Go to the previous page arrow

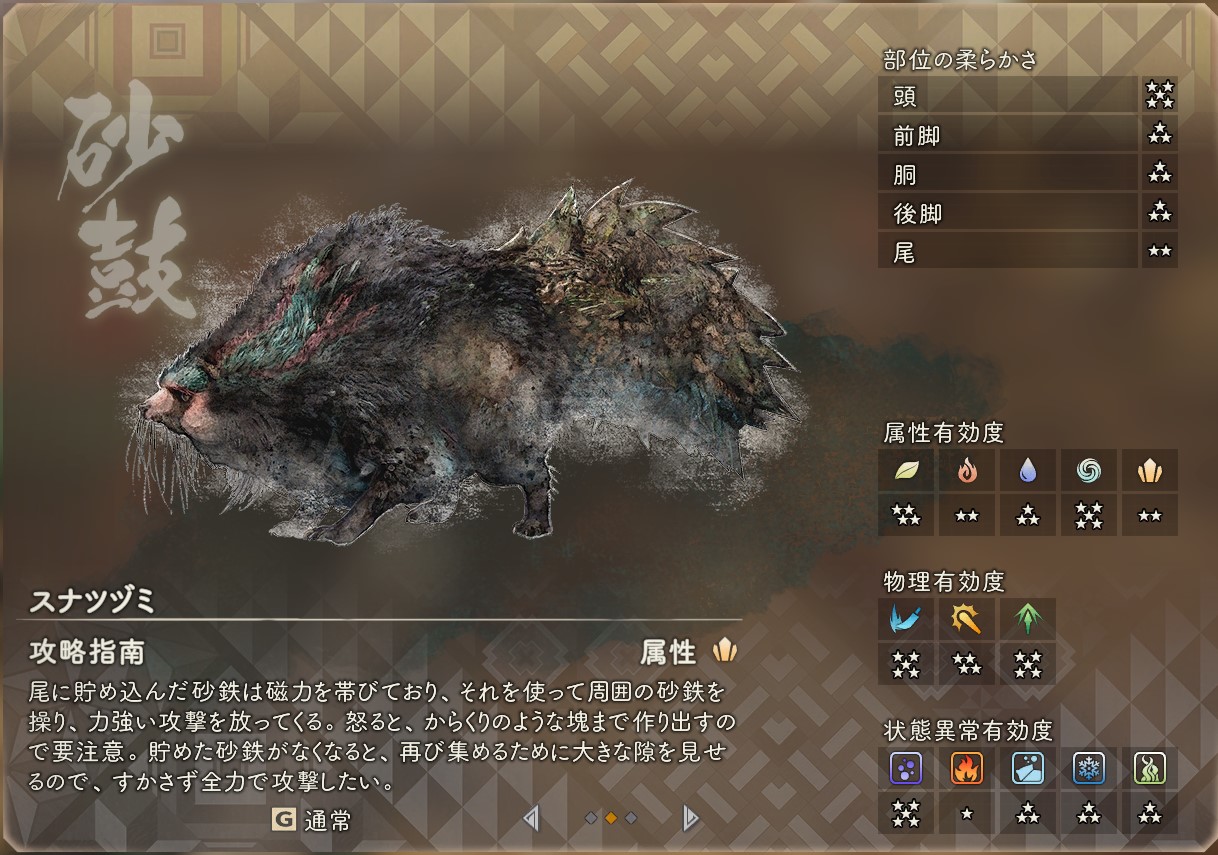click(532, 820)
